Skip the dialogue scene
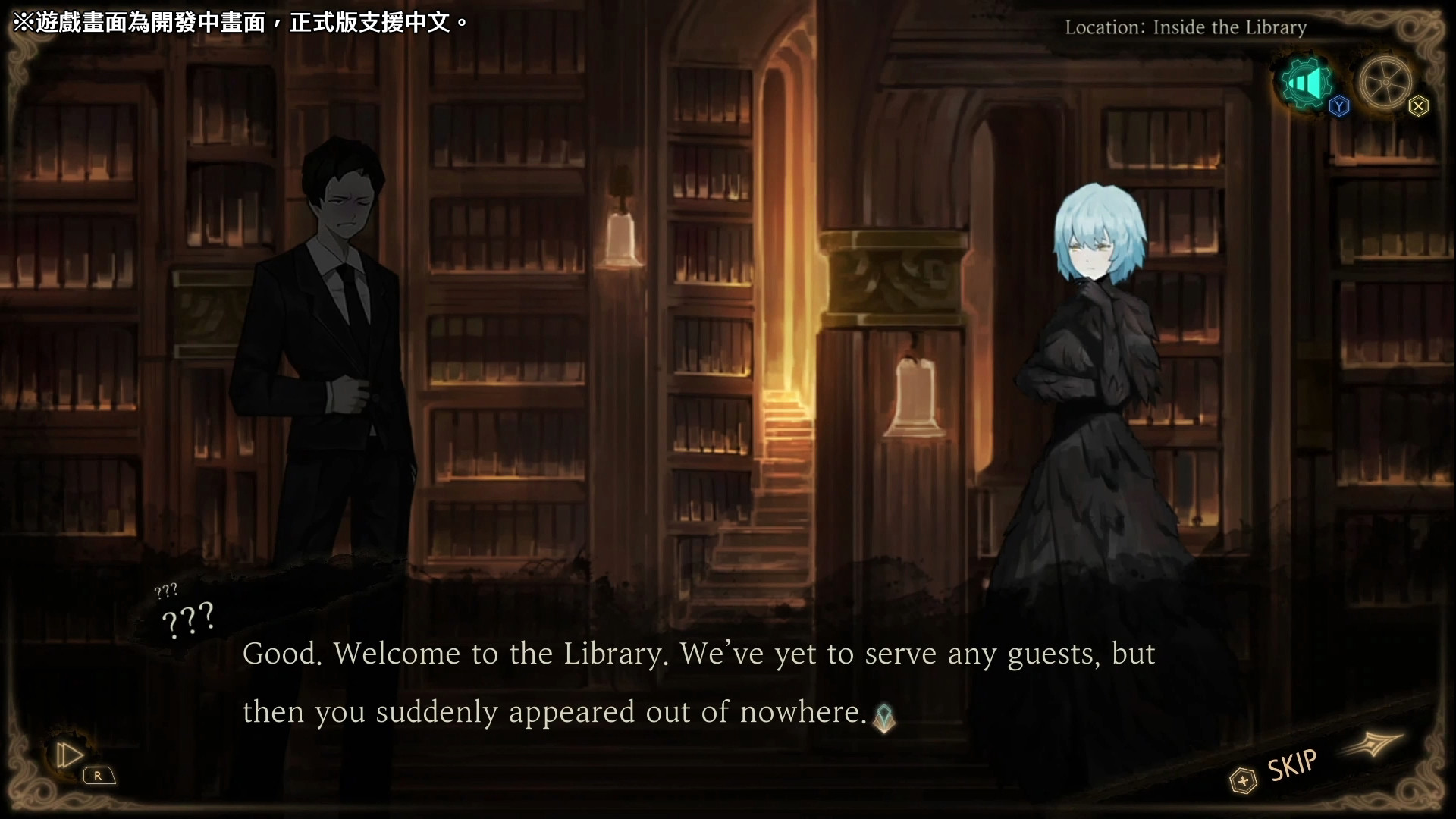 click(1291, 766)
